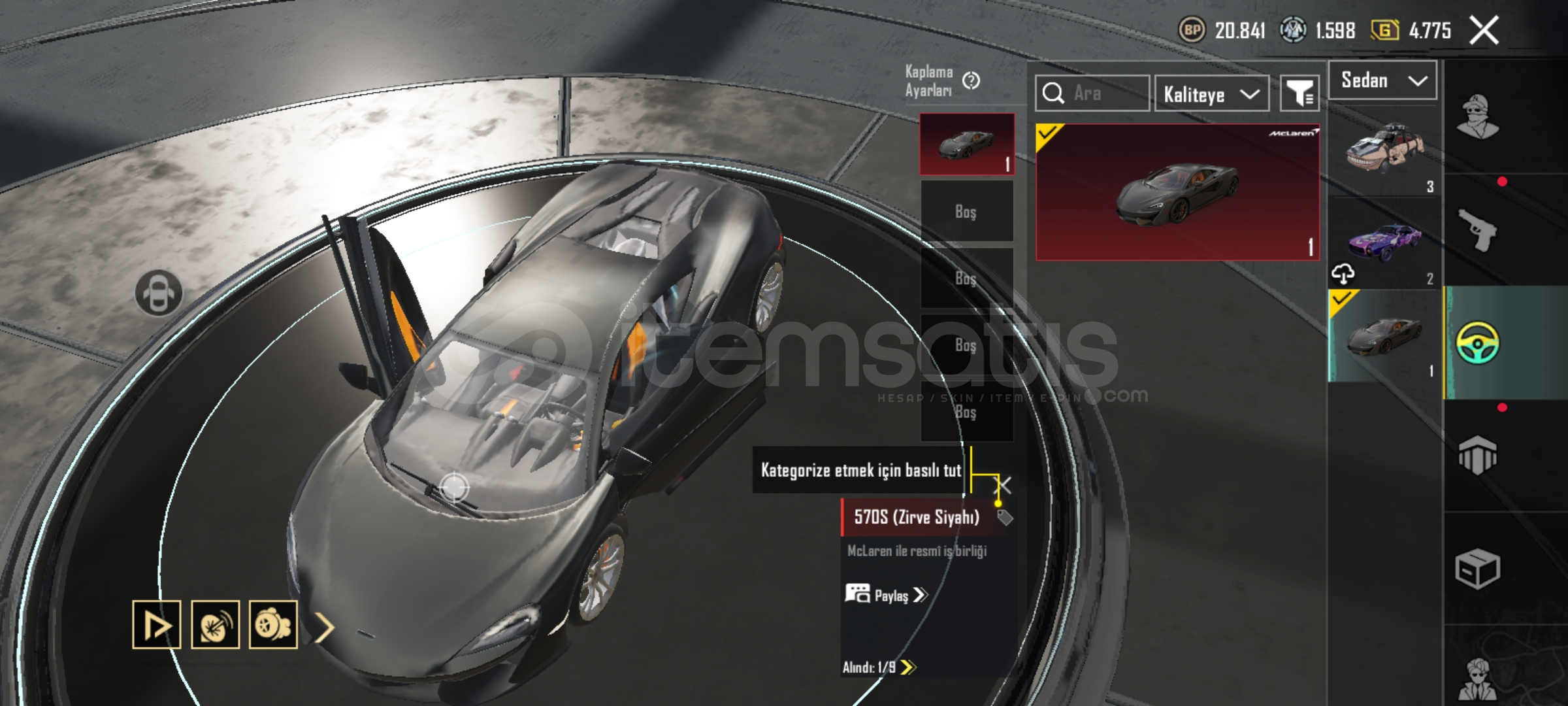Open the steering wheel vehicles tab
Screen dimensions: 1568x706
coord(1477,343)
